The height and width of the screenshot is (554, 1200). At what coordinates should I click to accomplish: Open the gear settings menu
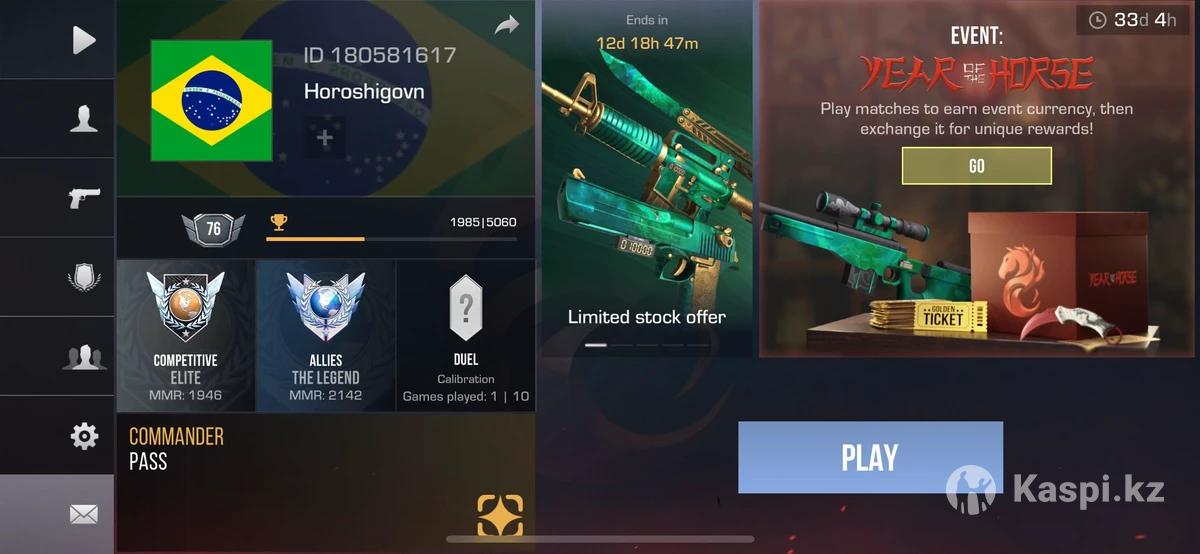[84, 436]
